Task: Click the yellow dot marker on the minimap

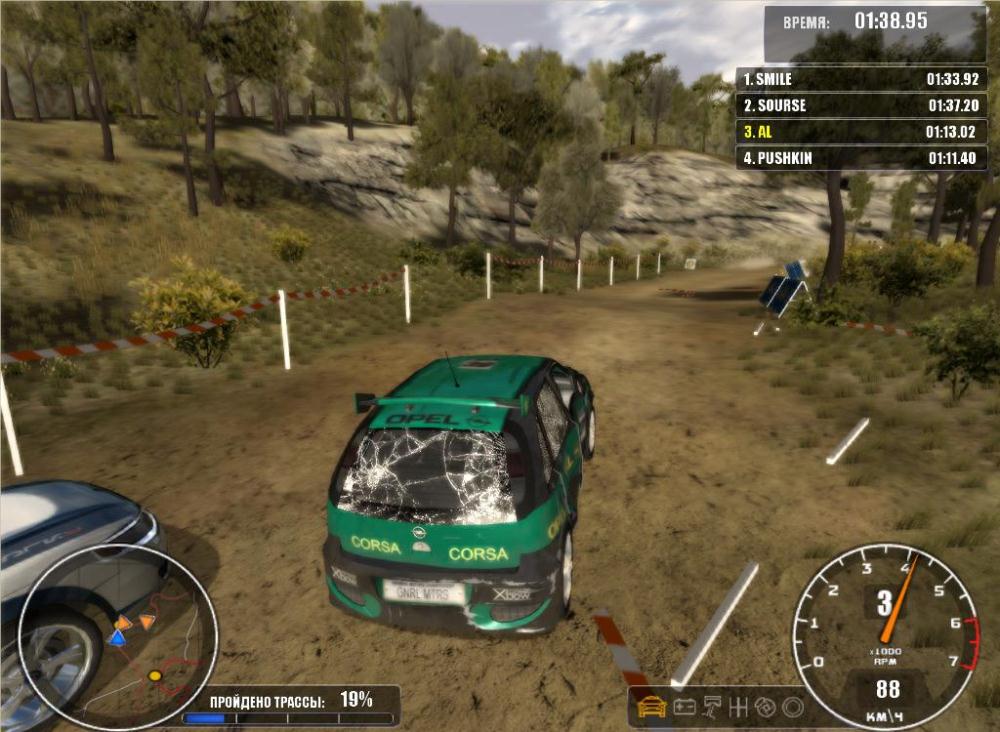Action: (154, 676)
